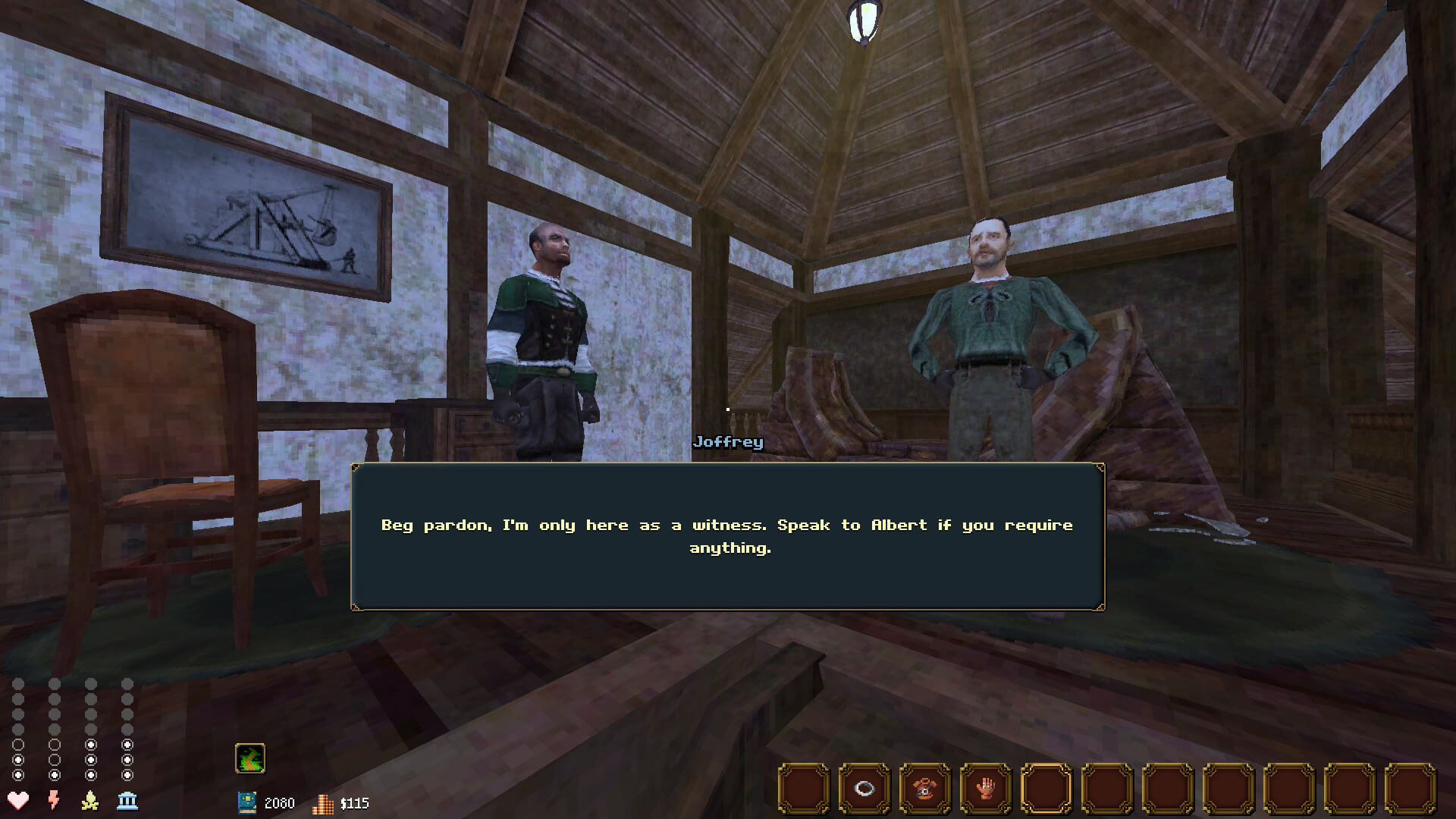
Task: Advance Joffrey's dialogue text box
Action: 728,536
